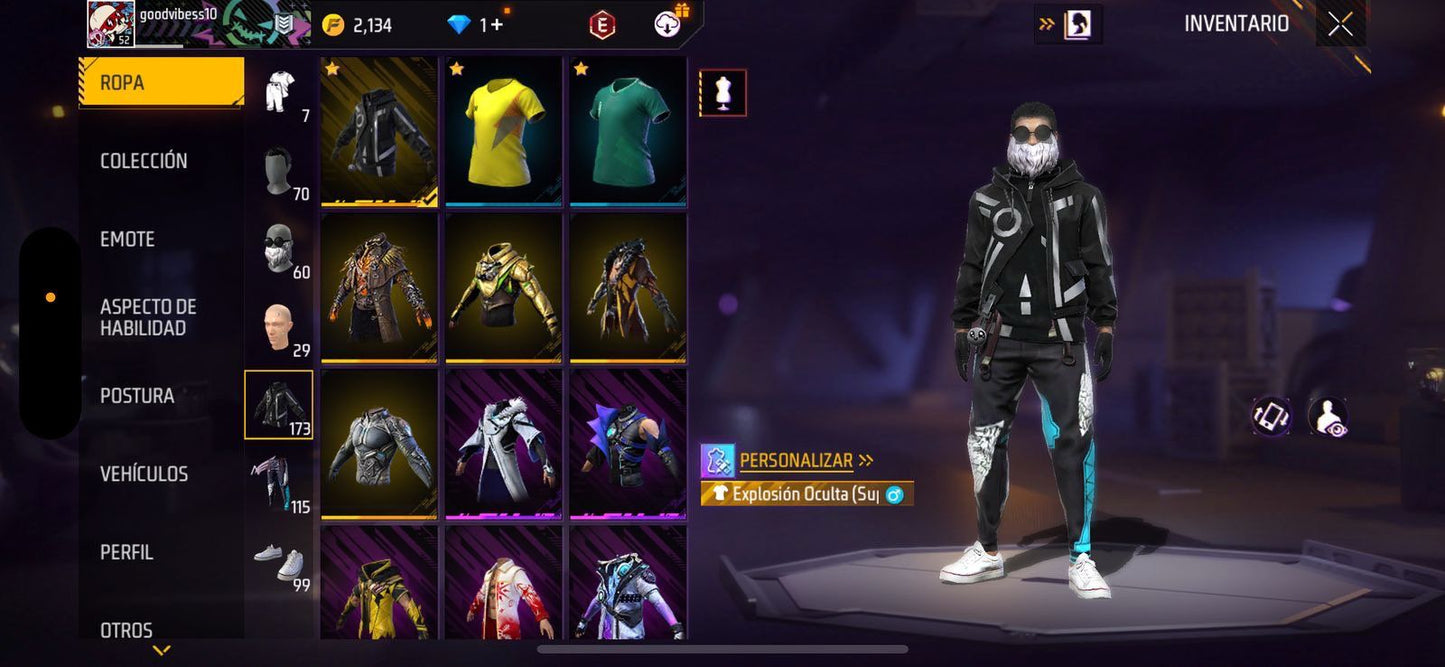This screenshot has width=1445, height=667.
Task: Show the Vehículos category
Action: (x=144, y=474)
